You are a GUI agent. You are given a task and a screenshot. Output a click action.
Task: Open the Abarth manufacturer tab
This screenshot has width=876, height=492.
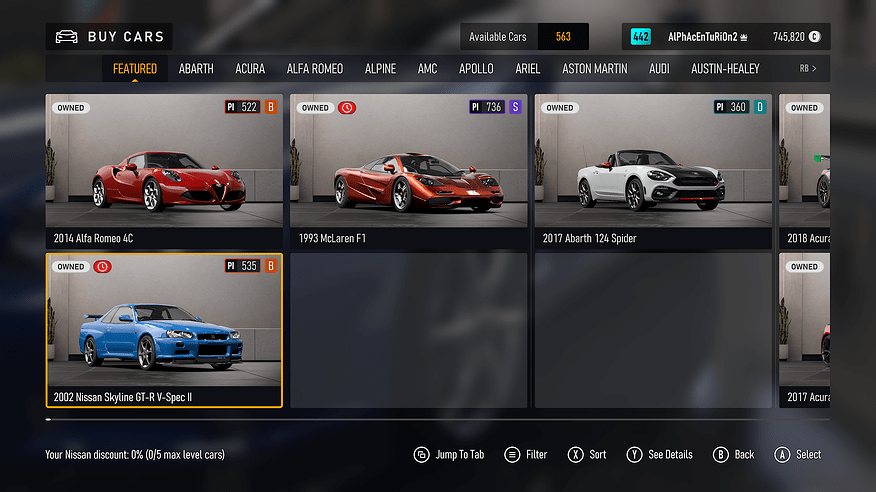click(x=196, y=69)
